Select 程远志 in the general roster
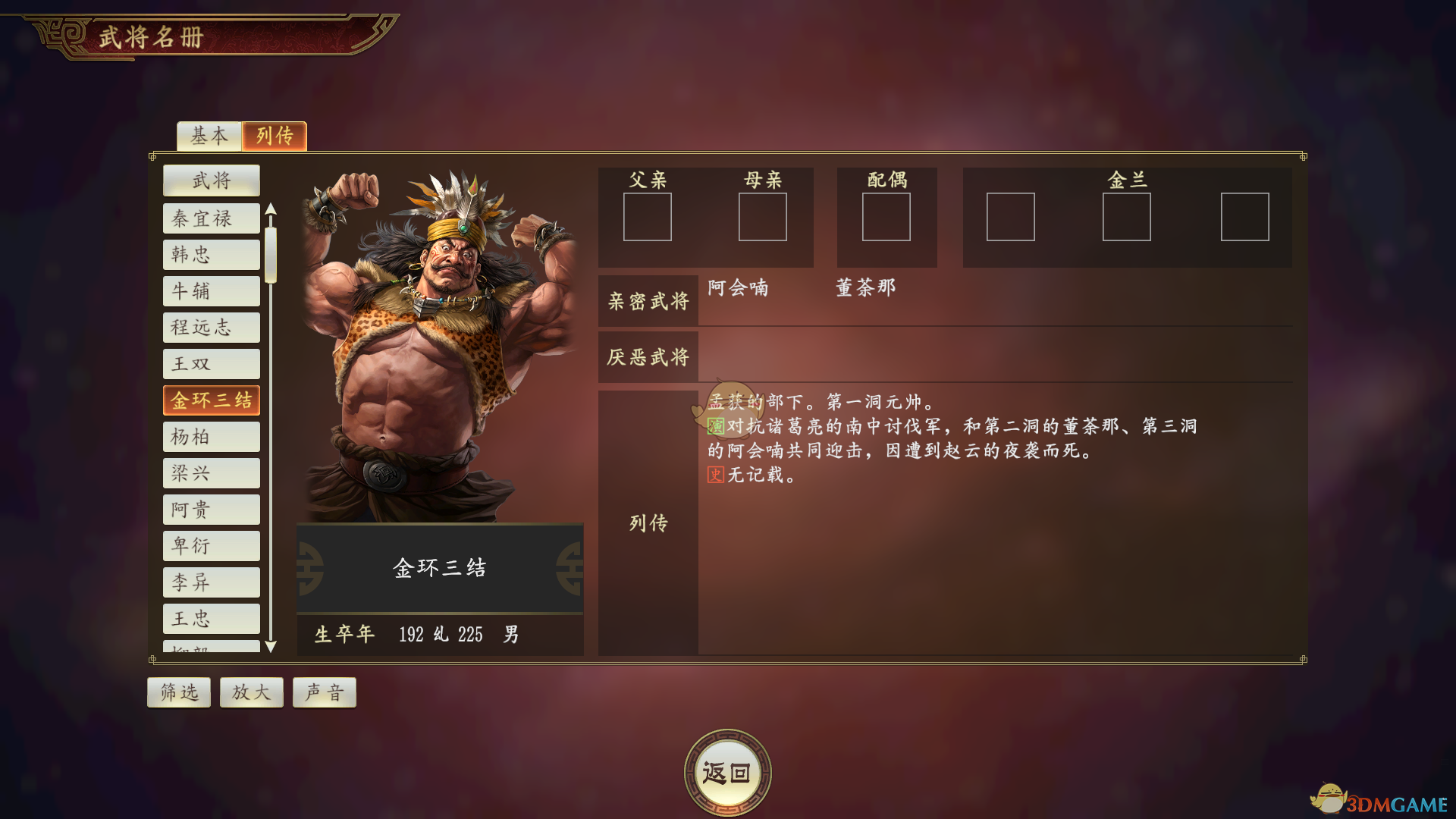The image size is (1456, 819). pos(212,328)
